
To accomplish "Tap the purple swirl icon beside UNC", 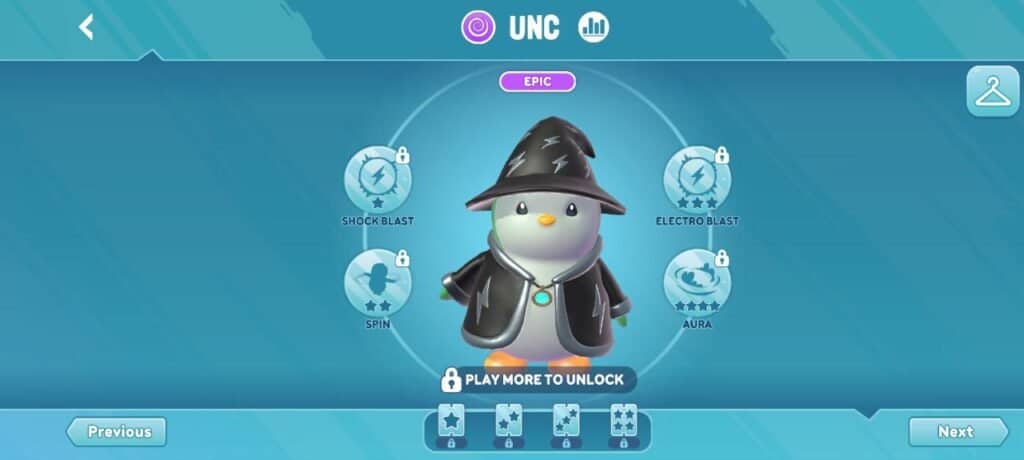I will point(478,27).
